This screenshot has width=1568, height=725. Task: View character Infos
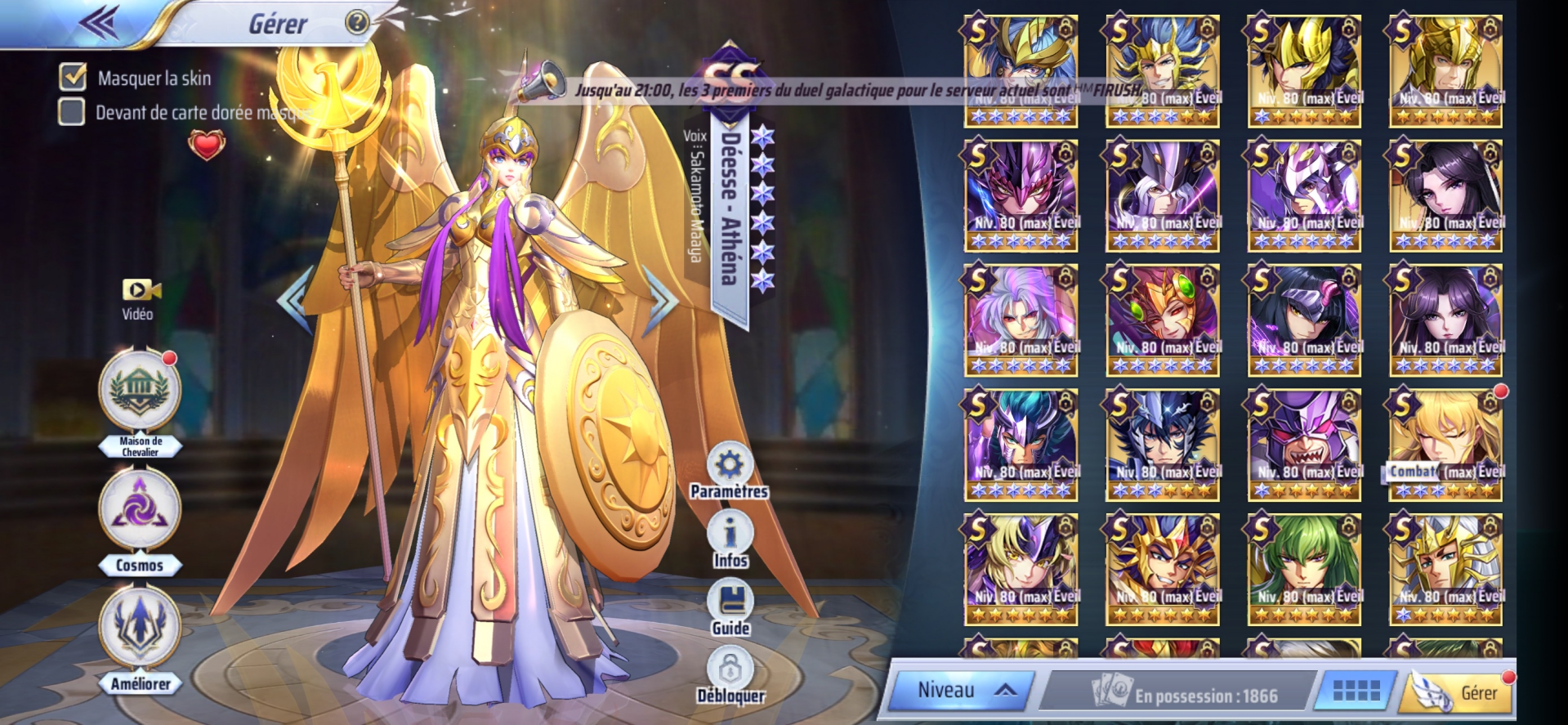point(730,535)
